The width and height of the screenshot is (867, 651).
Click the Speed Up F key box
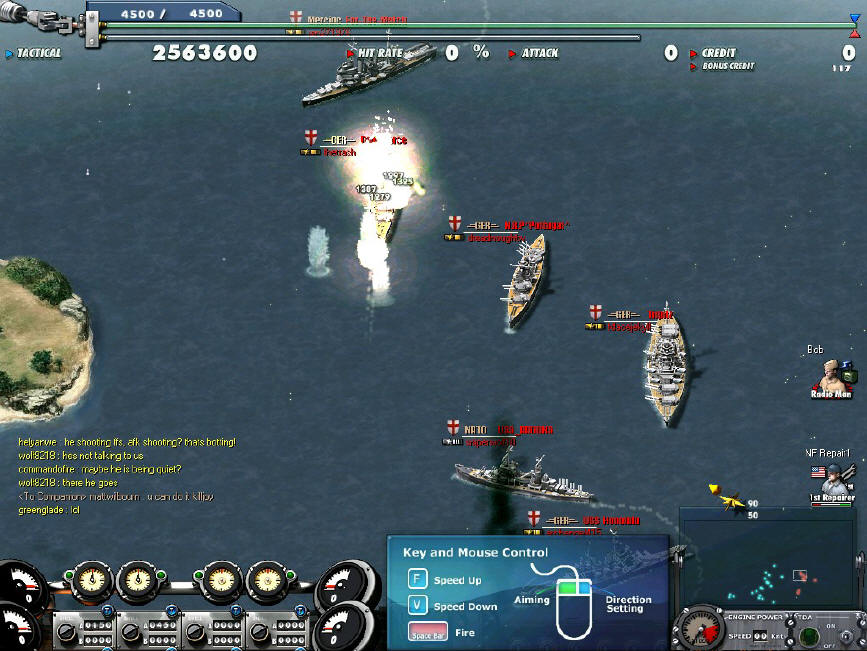point(417,580)
